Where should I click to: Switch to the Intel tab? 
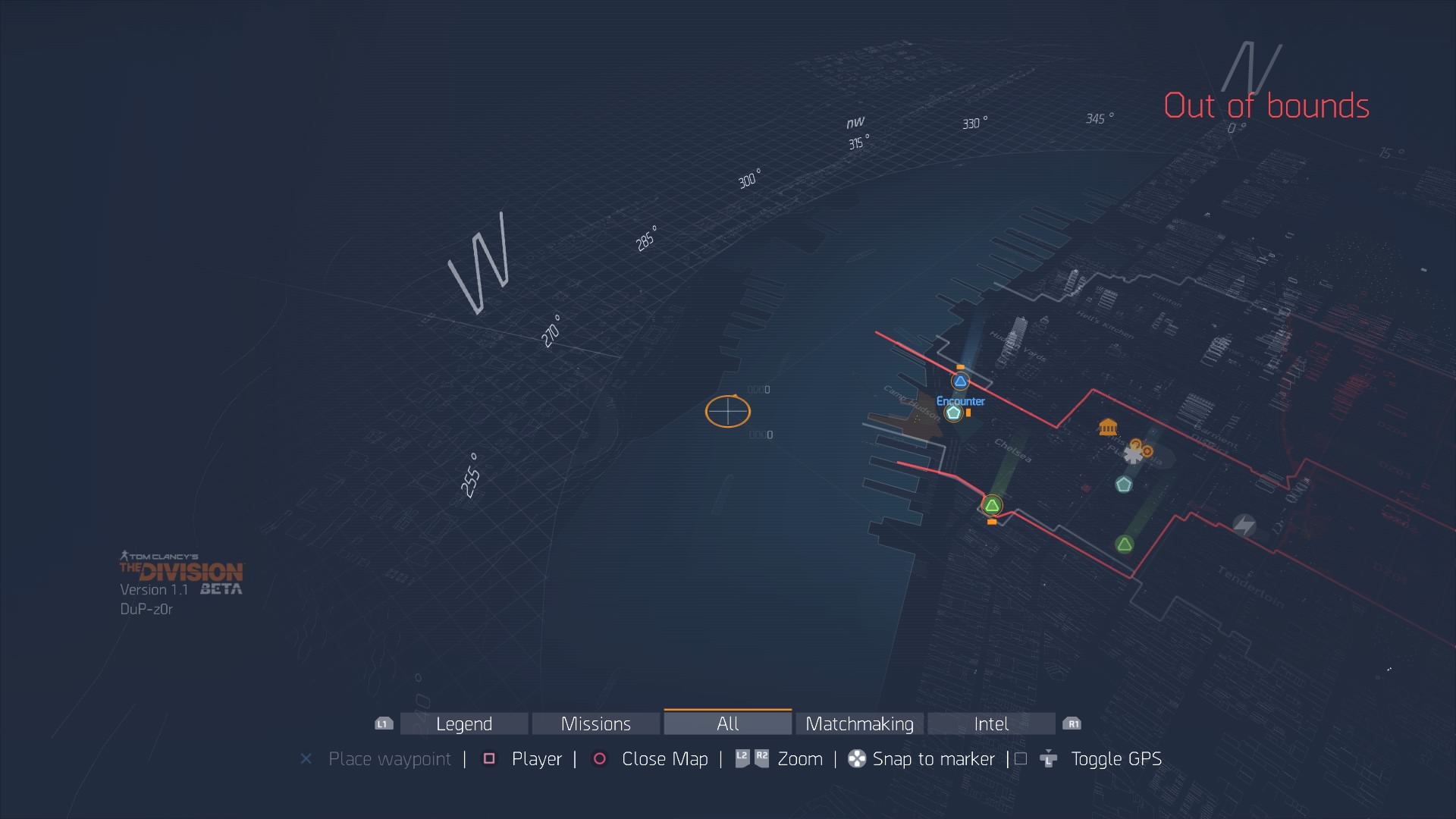click(991, 723)
